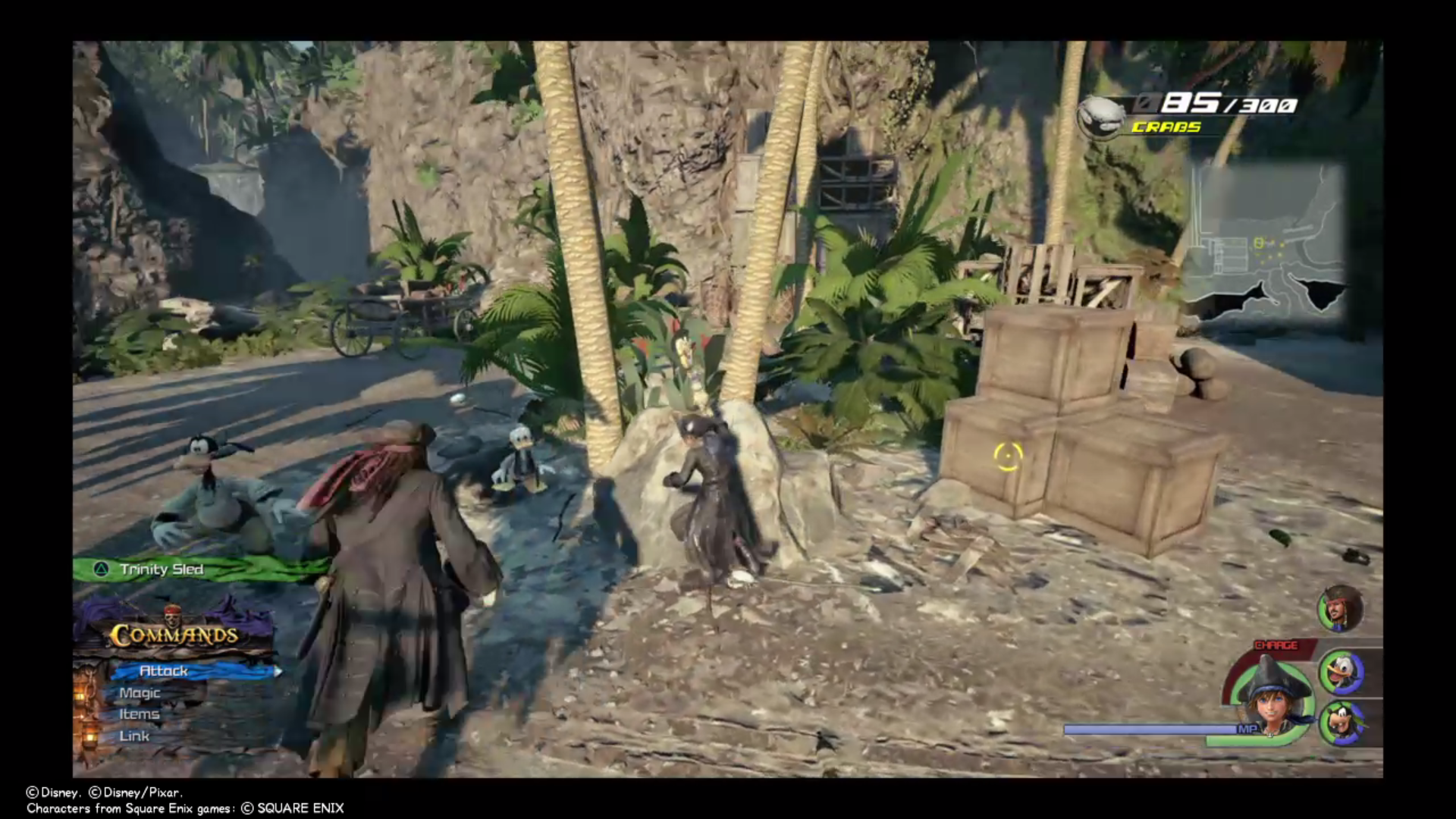Expand the Attack submenu via its arrow
The image size is (1456, 819).
tap(278, 670)
